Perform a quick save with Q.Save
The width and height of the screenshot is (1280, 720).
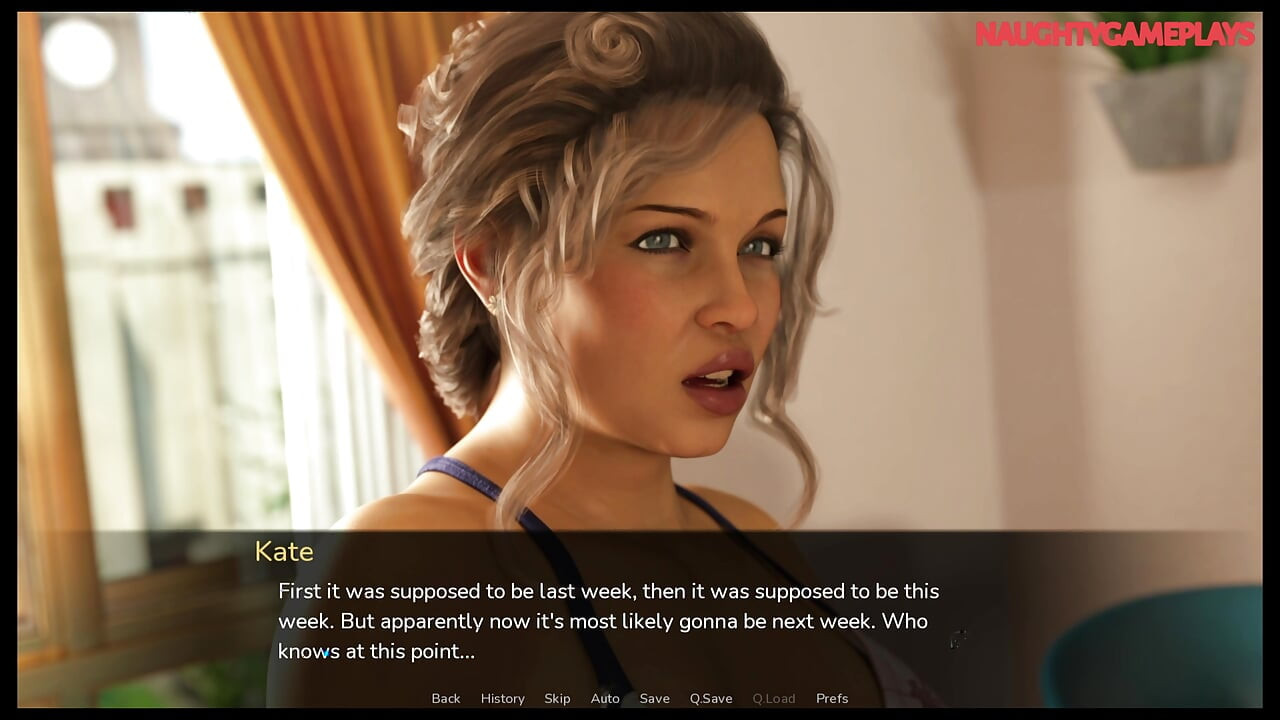point(711,698)
